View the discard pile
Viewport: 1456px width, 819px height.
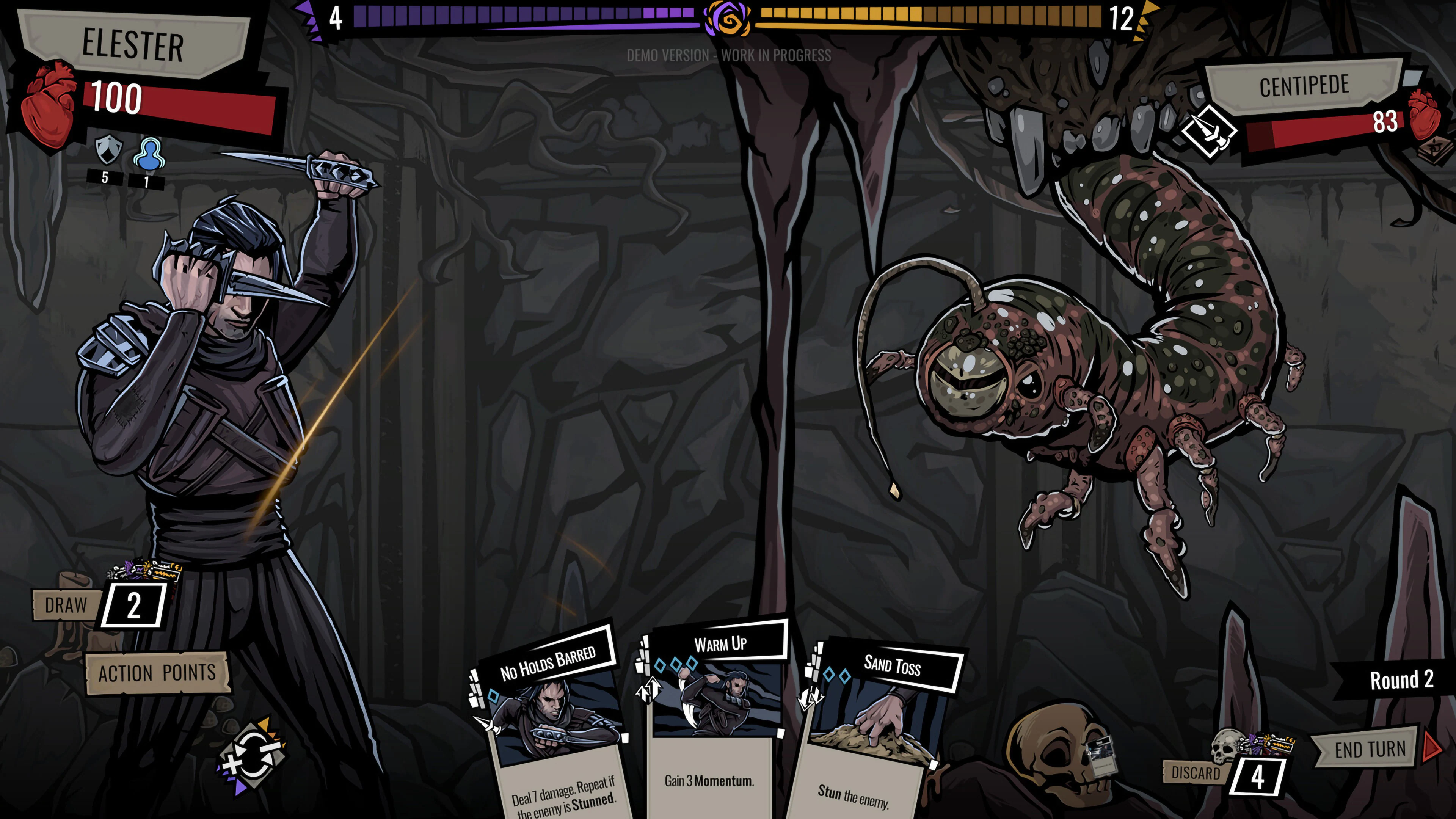click(x=1257, y=777)
